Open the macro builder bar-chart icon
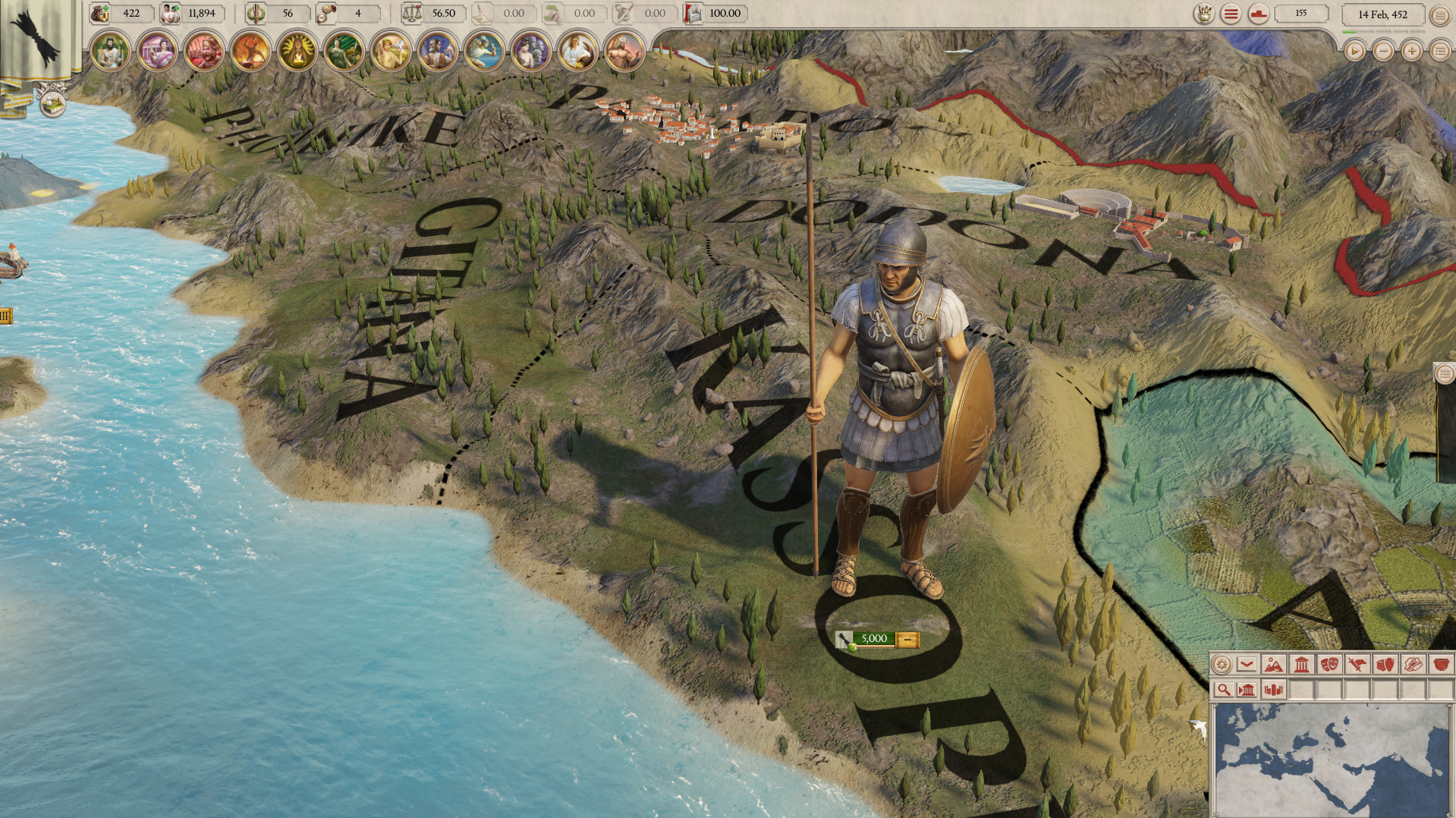The width and height of the screenshot is (1456, 818). click(1273, 690)
